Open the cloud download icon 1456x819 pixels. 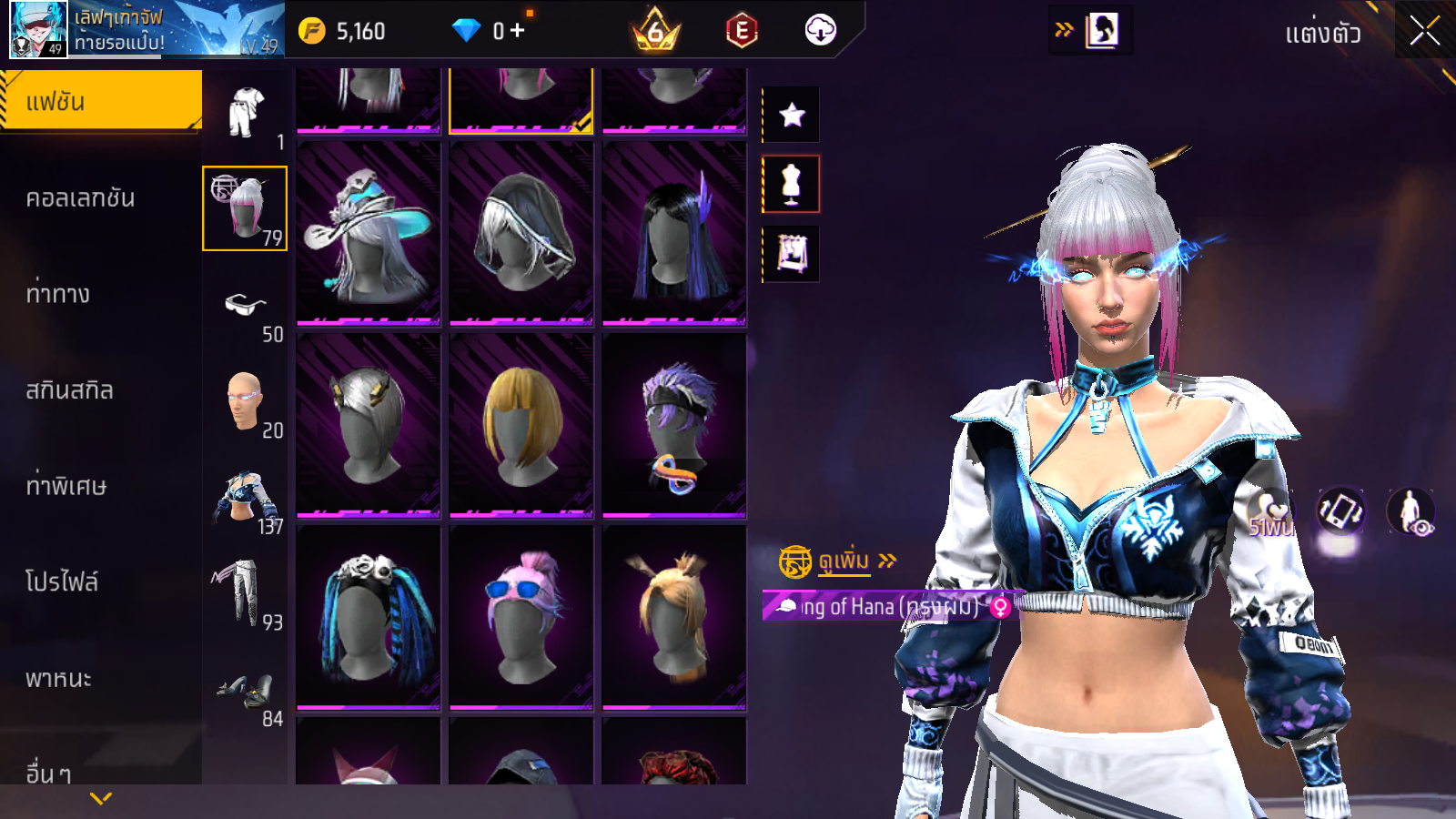[x=820, y=31]
